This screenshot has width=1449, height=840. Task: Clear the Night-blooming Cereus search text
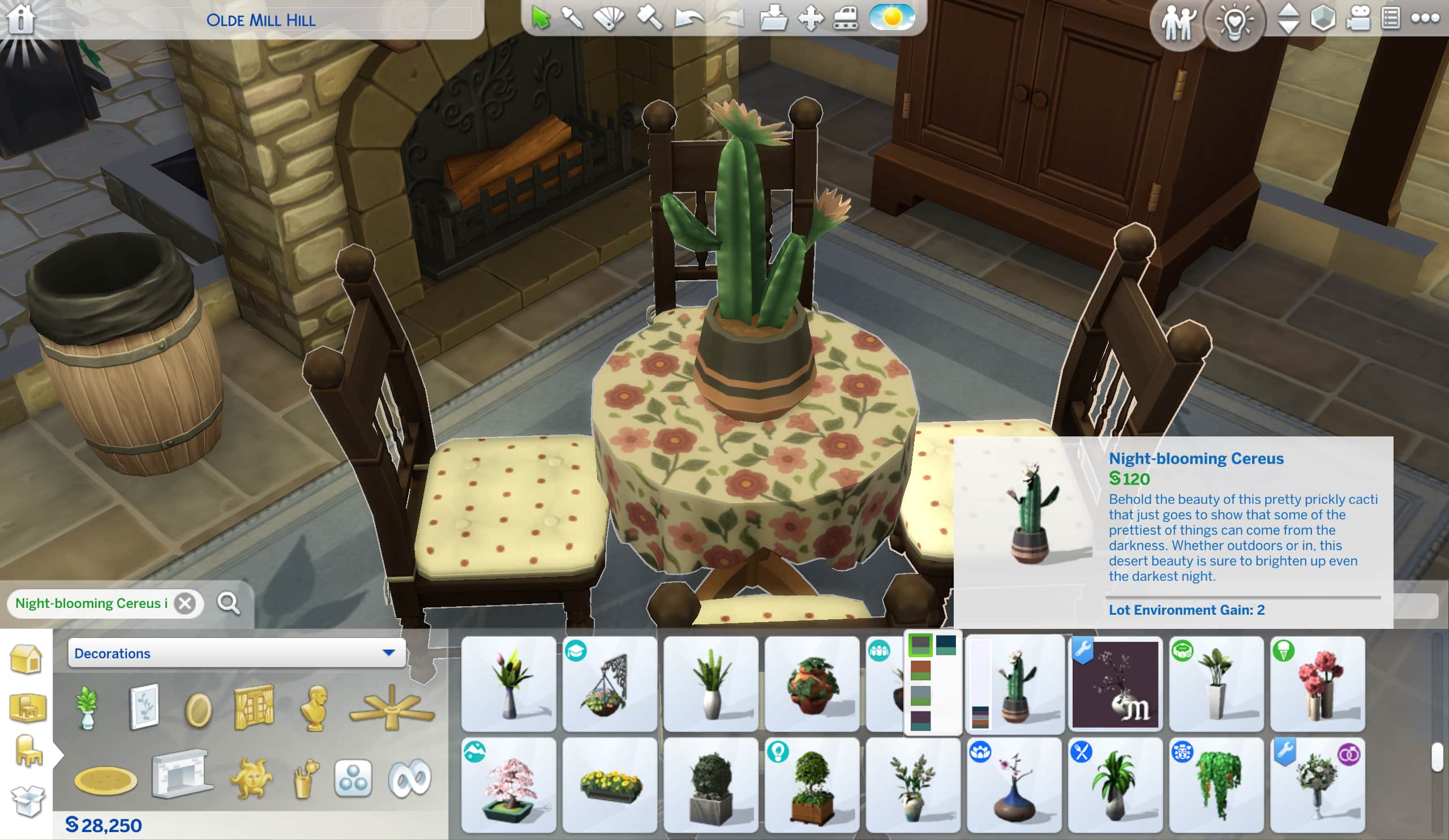pyautogui.click(x=185, y=603)
